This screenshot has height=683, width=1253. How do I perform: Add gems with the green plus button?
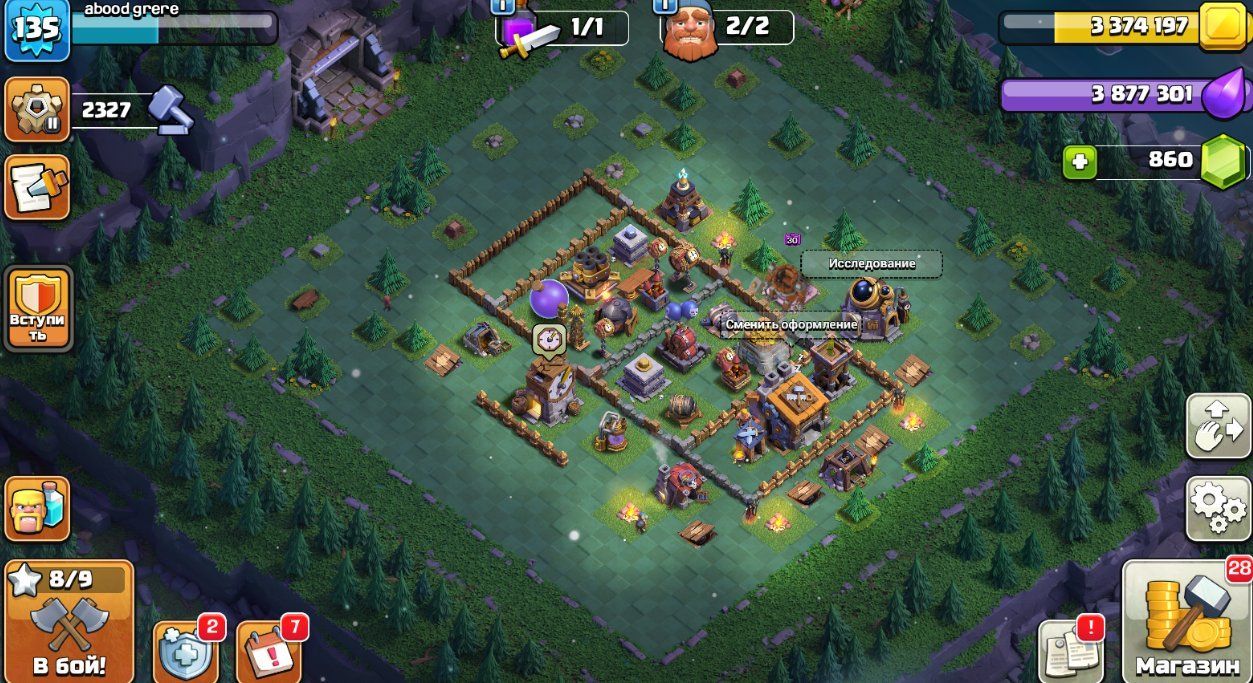tap(1080, 161)
